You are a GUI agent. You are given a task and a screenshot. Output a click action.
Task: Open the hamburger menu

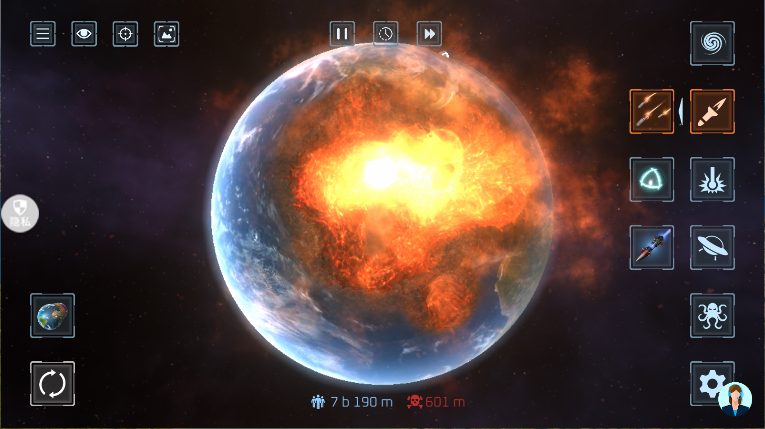pyautogui.click(x=43, y=34)
